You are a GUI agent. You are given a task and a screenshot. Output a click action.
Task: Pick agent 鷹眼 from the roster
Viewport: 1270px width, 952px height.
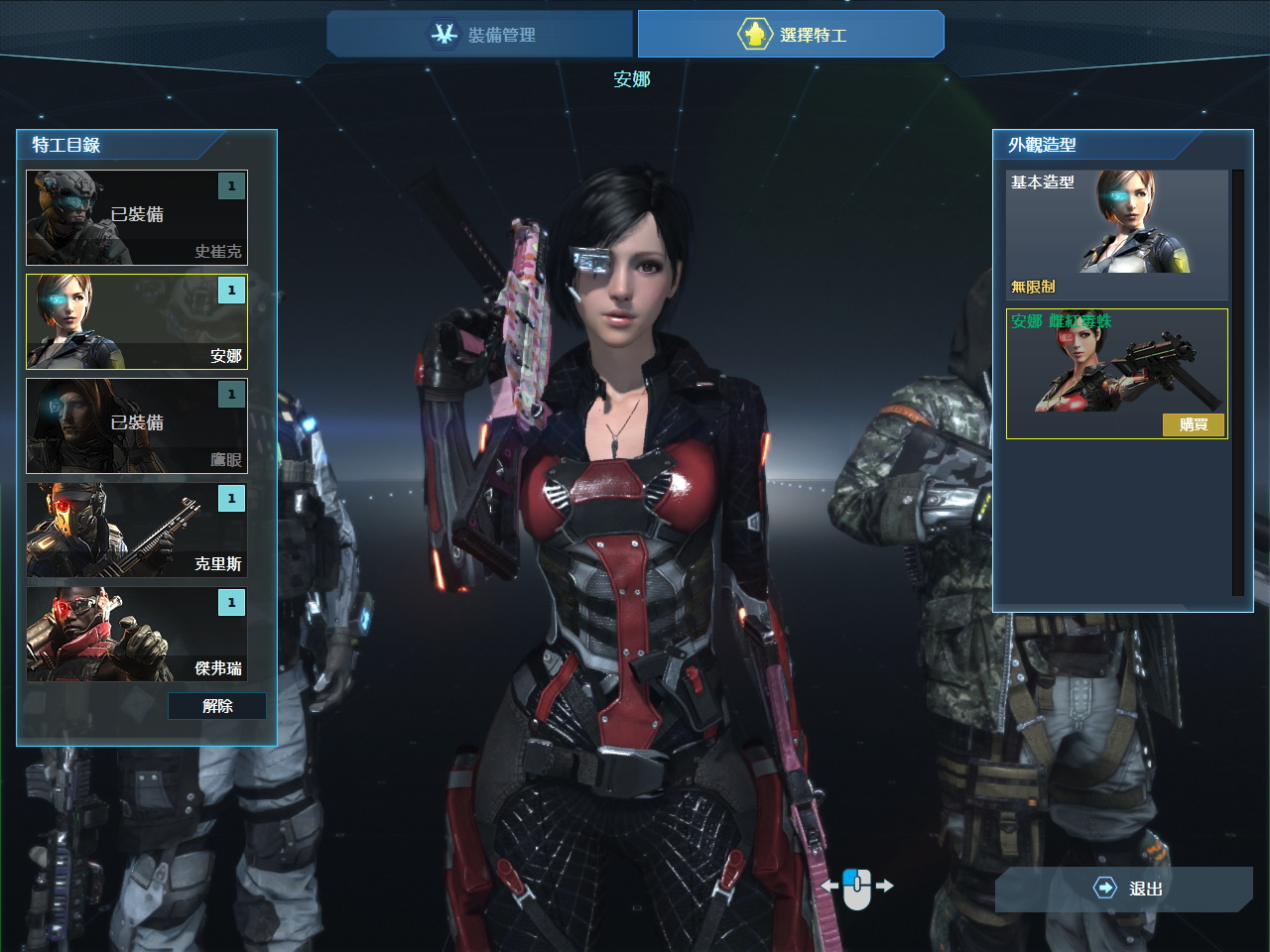(137, 425)
